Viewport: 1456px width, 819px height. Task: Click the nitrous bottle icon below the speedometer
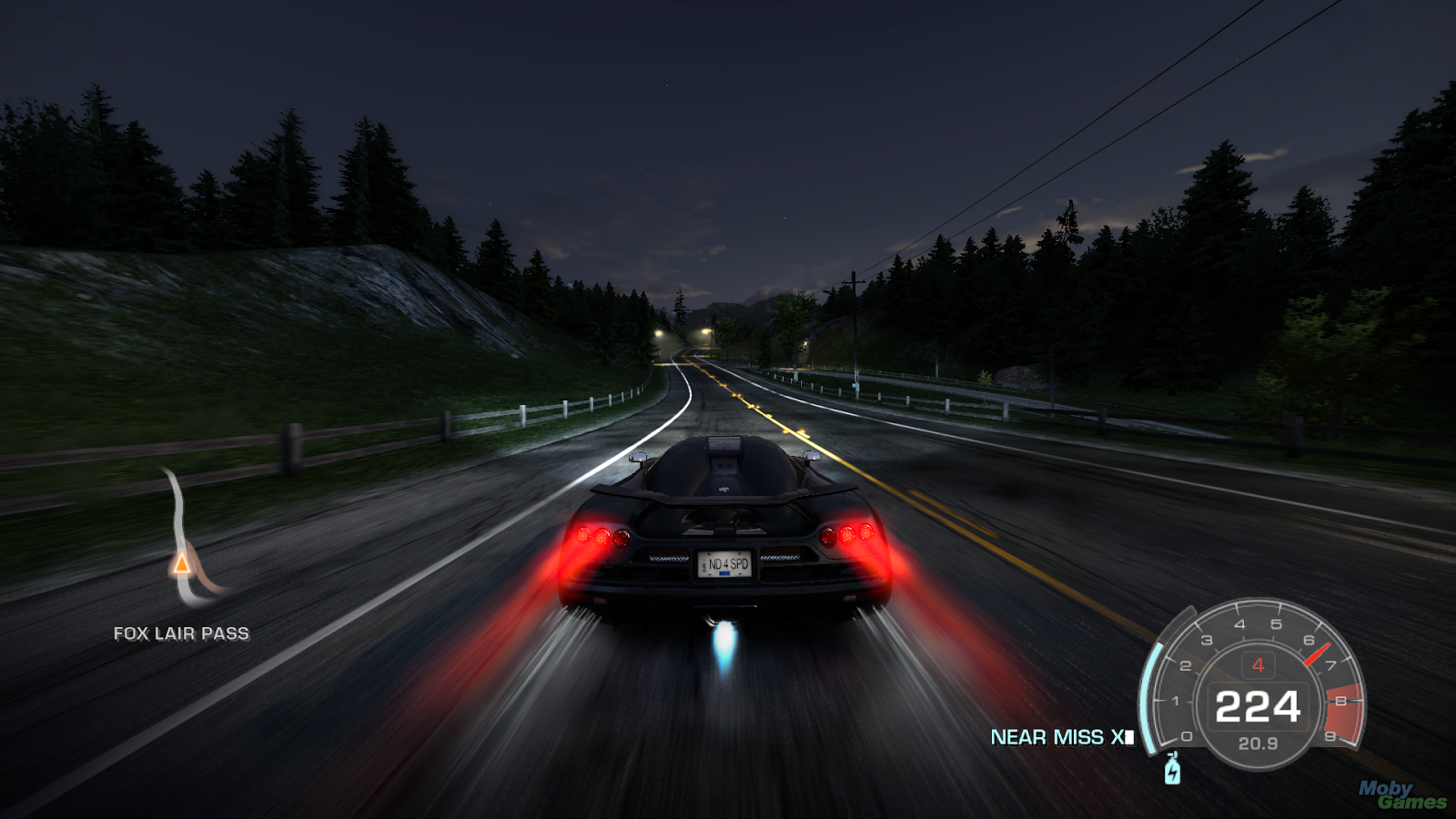1172,771
